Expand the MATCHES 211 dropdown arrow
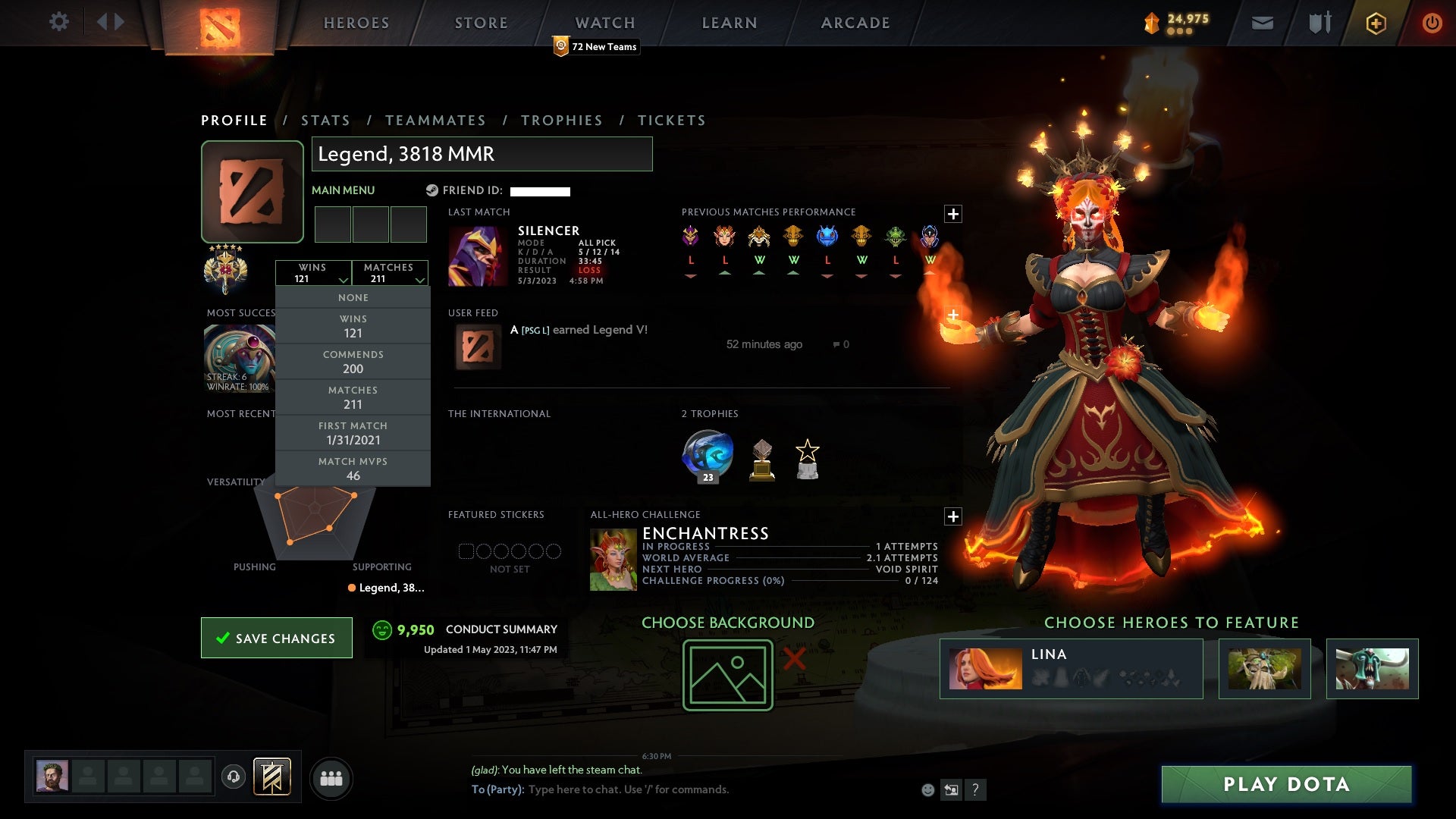The width and height of the screenshot is (1456, 819). coord(419,279)
